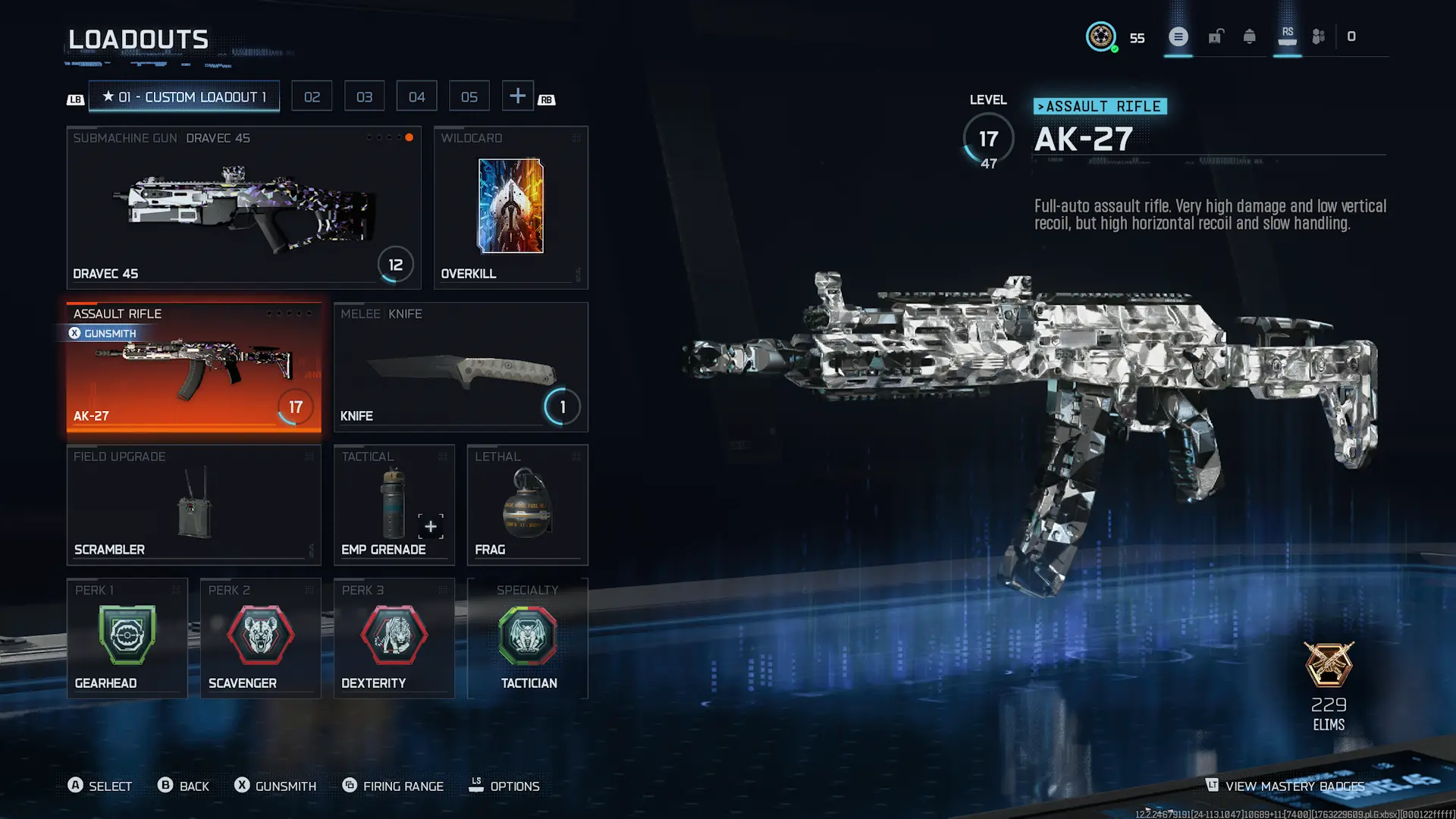Select the Overkill wildcard card
Viewport: 1456px width, 819px height.
(510, 206)
